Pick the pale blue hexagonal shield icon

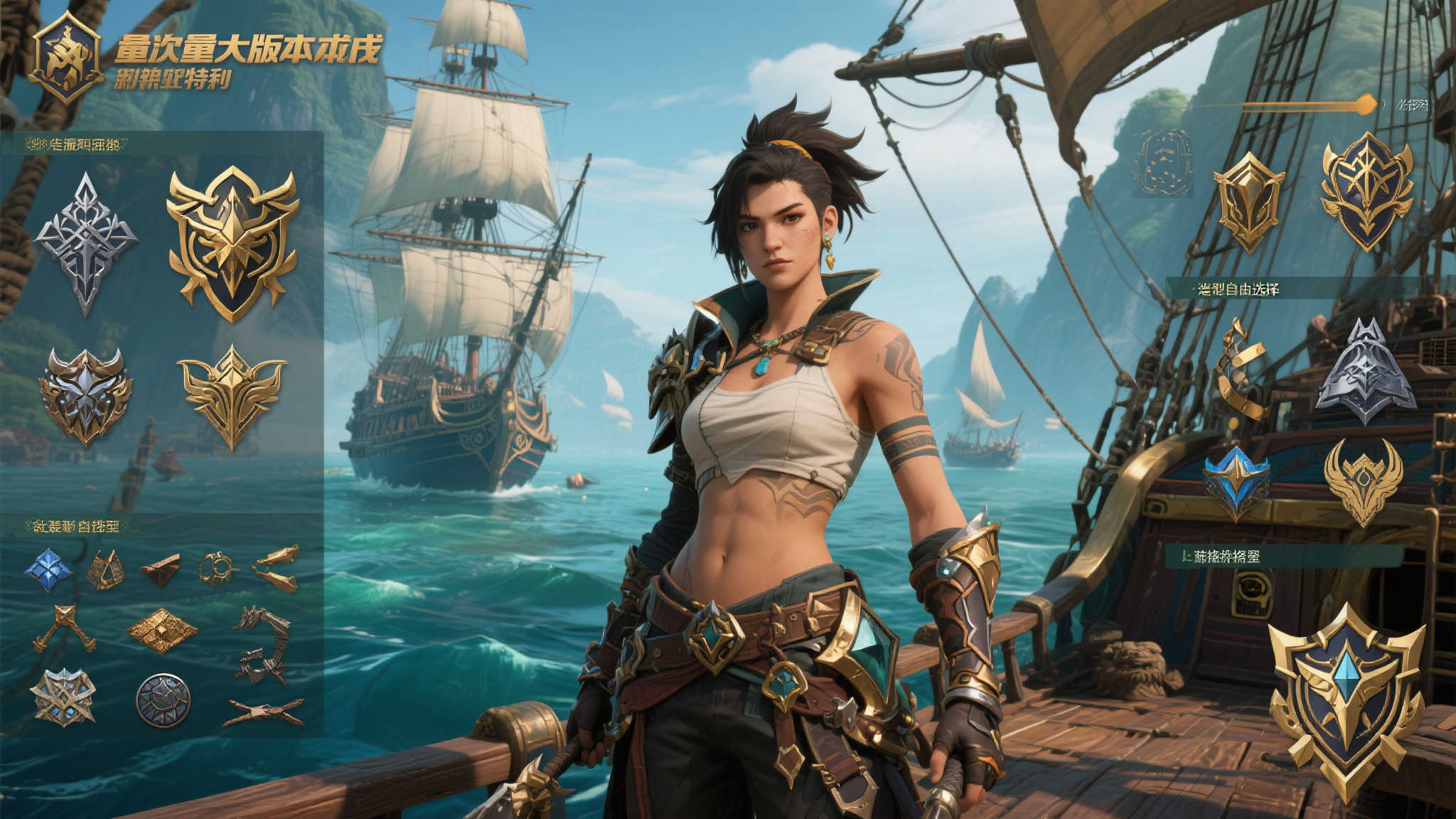(63, 697)
